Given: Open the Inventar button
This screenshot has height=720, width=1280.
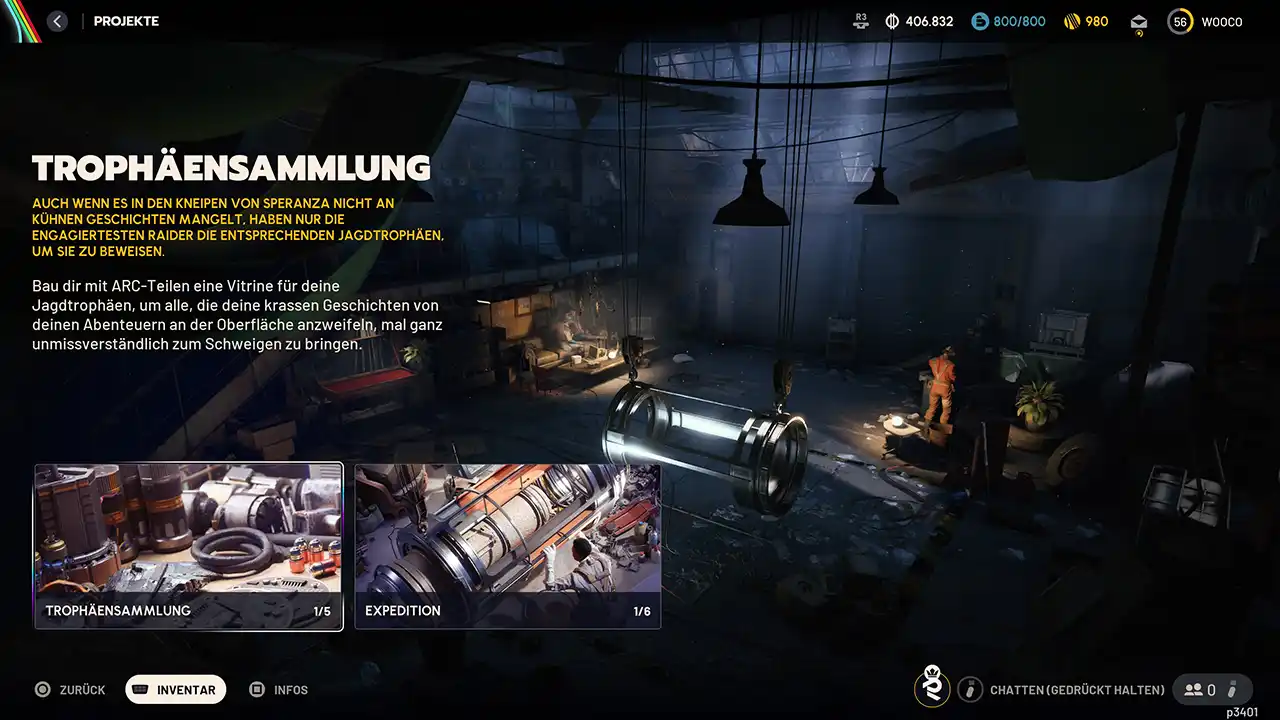Looking at the screenshot, I should [x=176, y=690].
